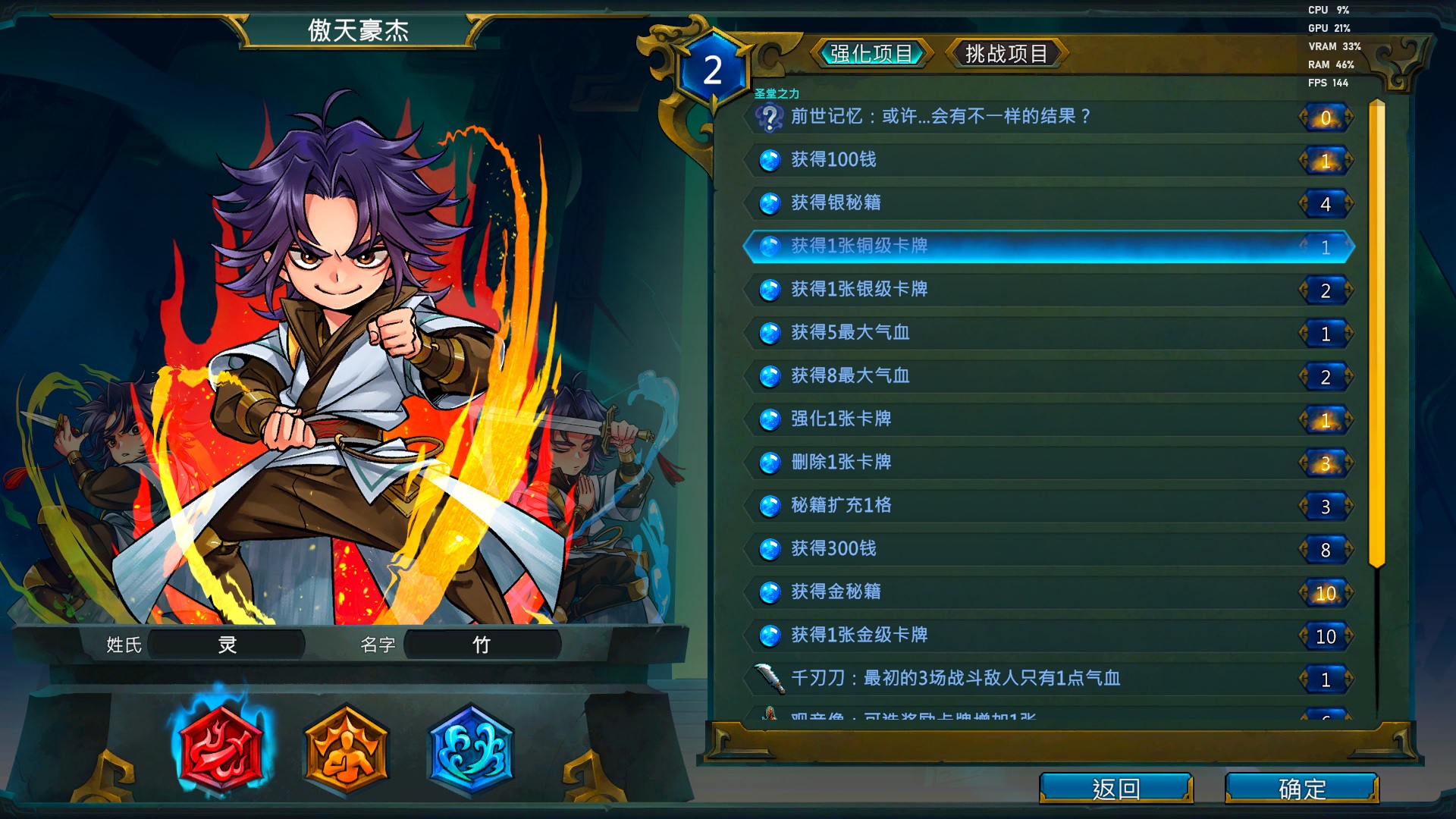Open the 挑战项目 tab

(1006, 54)
